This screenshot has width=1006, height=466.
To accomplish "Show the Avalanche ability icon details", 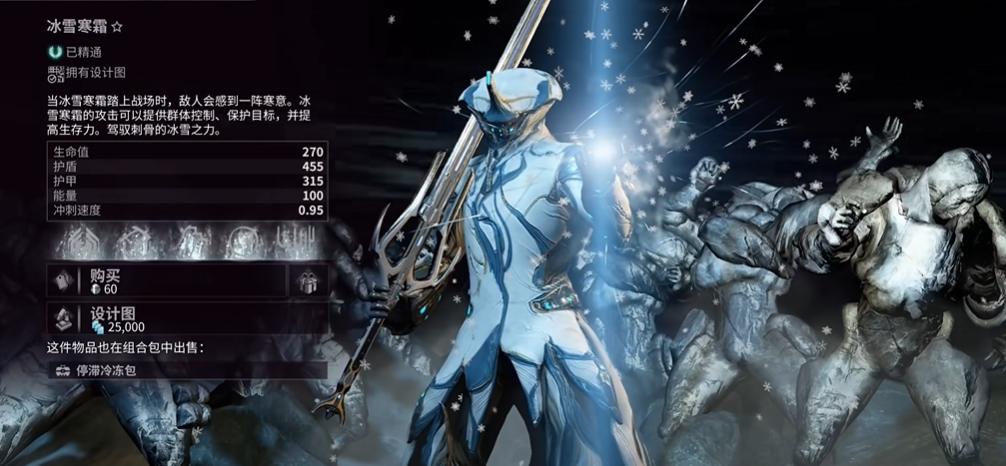I will pos(297,242).
